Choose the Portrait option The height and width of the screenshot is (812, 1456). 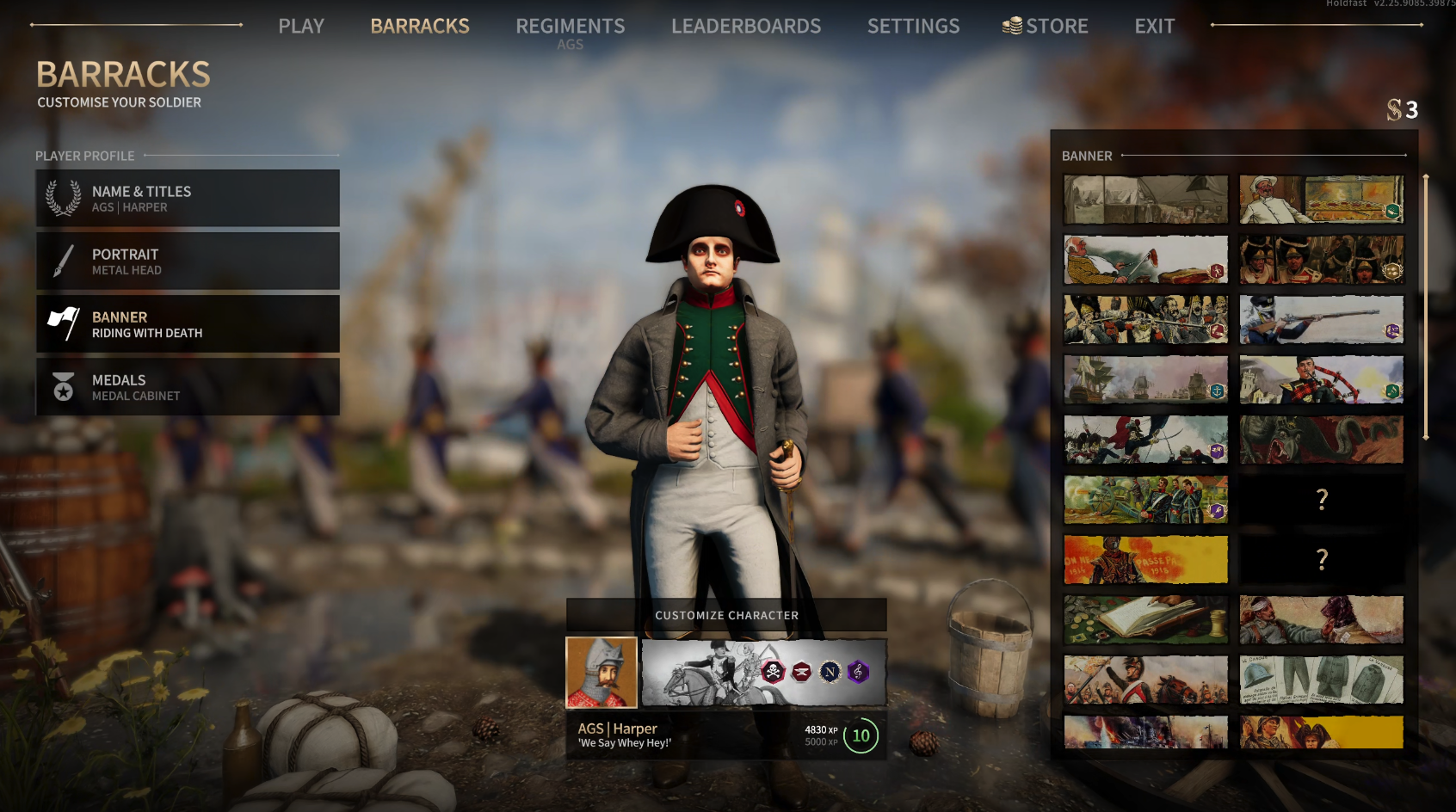188,261
